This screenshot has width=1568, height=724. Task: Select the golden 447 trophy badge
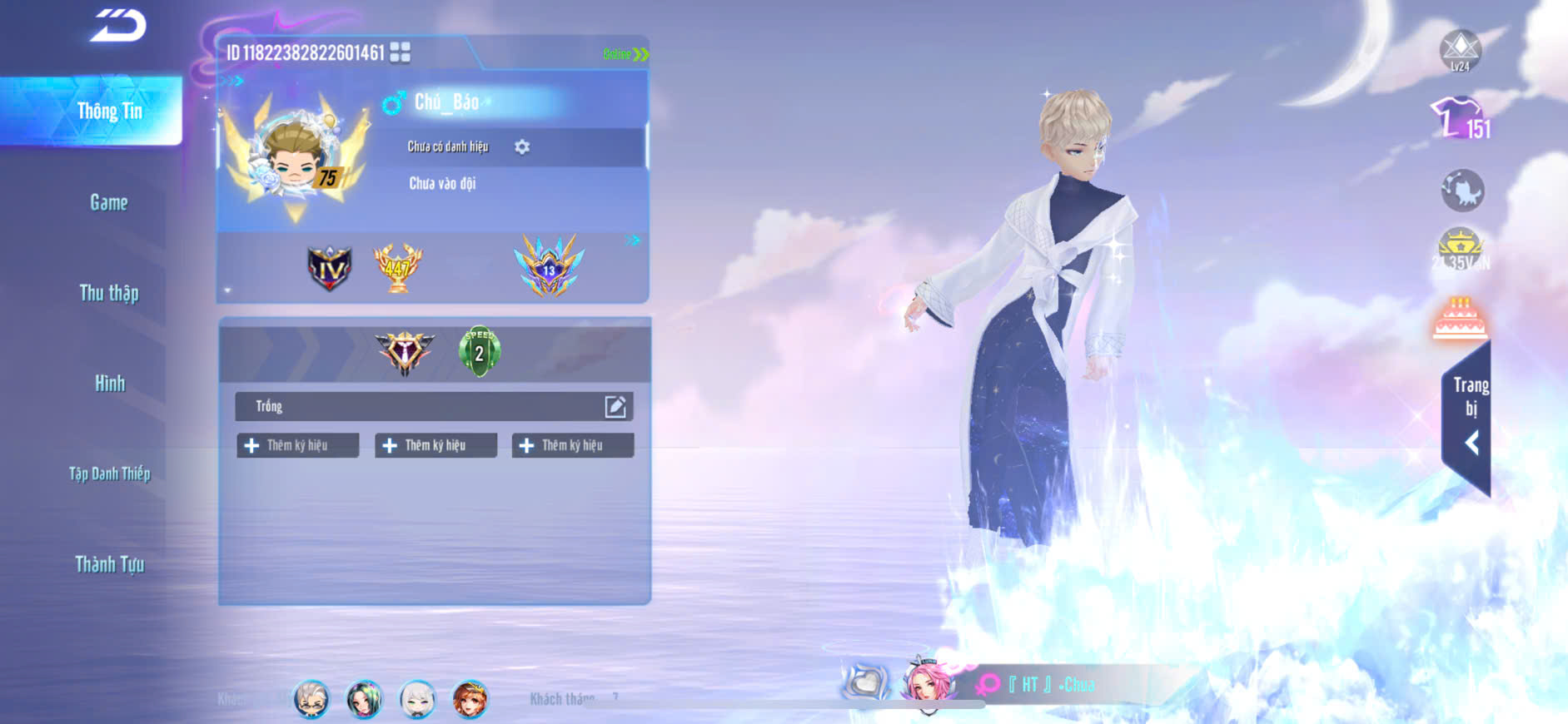(x=397, y=267)
